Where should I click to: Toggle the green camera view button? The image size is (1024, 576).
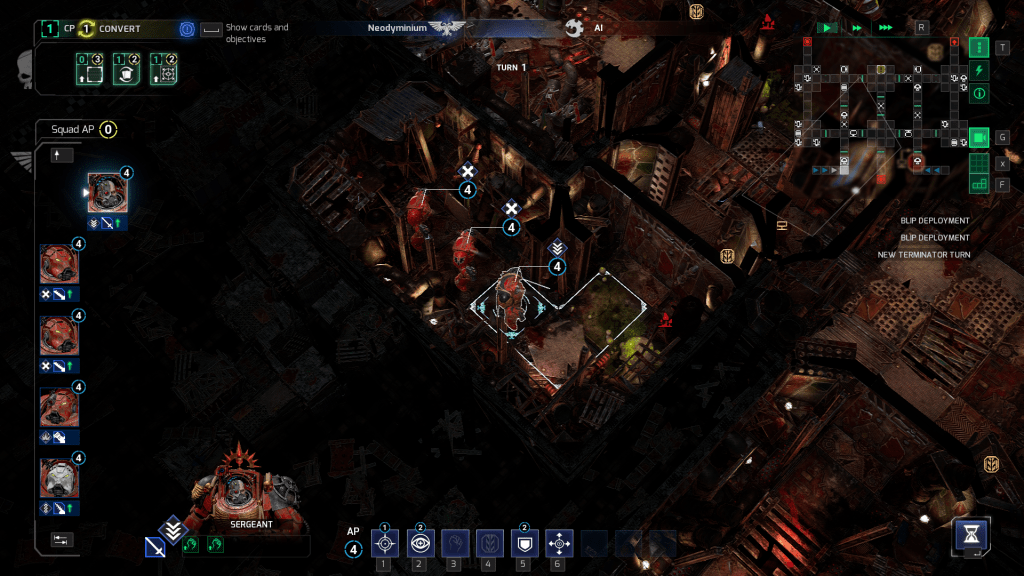[x=979, y=137]
